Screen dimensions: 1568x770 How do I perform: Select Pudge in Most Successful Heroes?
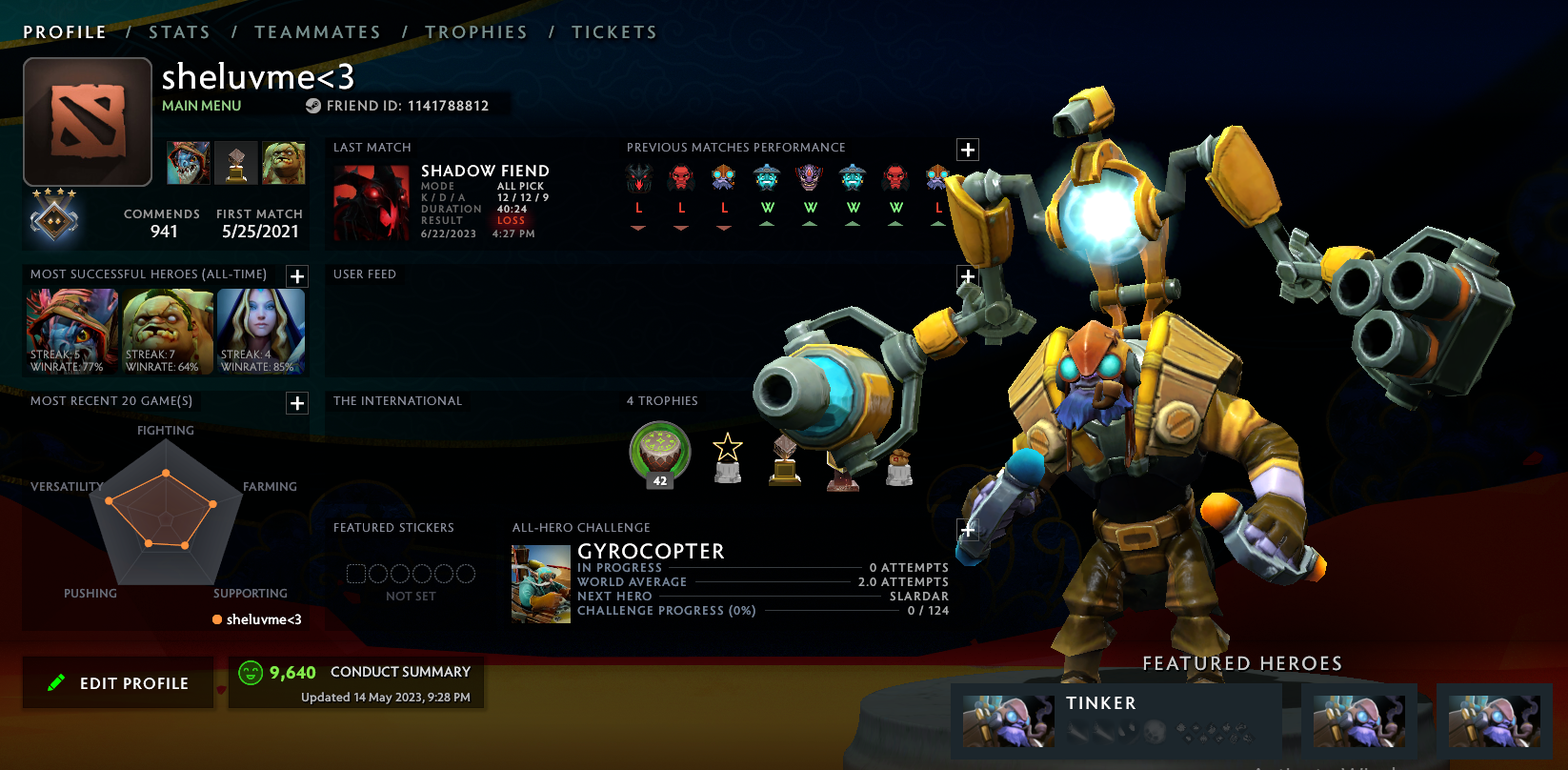166,331
